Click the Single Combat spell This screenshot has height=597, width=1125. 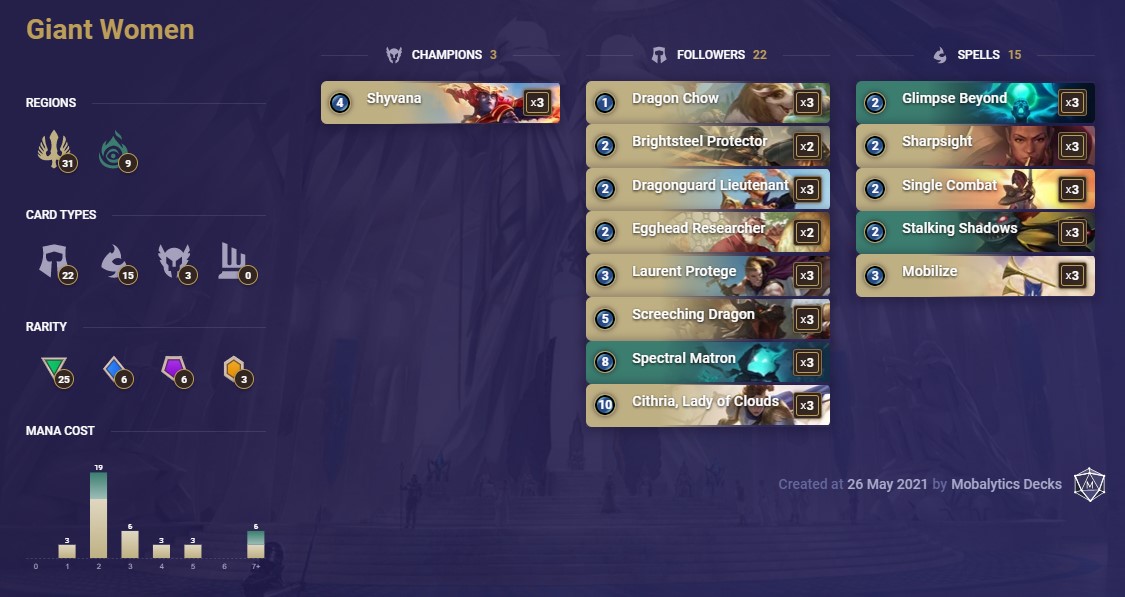pos(975,188)
